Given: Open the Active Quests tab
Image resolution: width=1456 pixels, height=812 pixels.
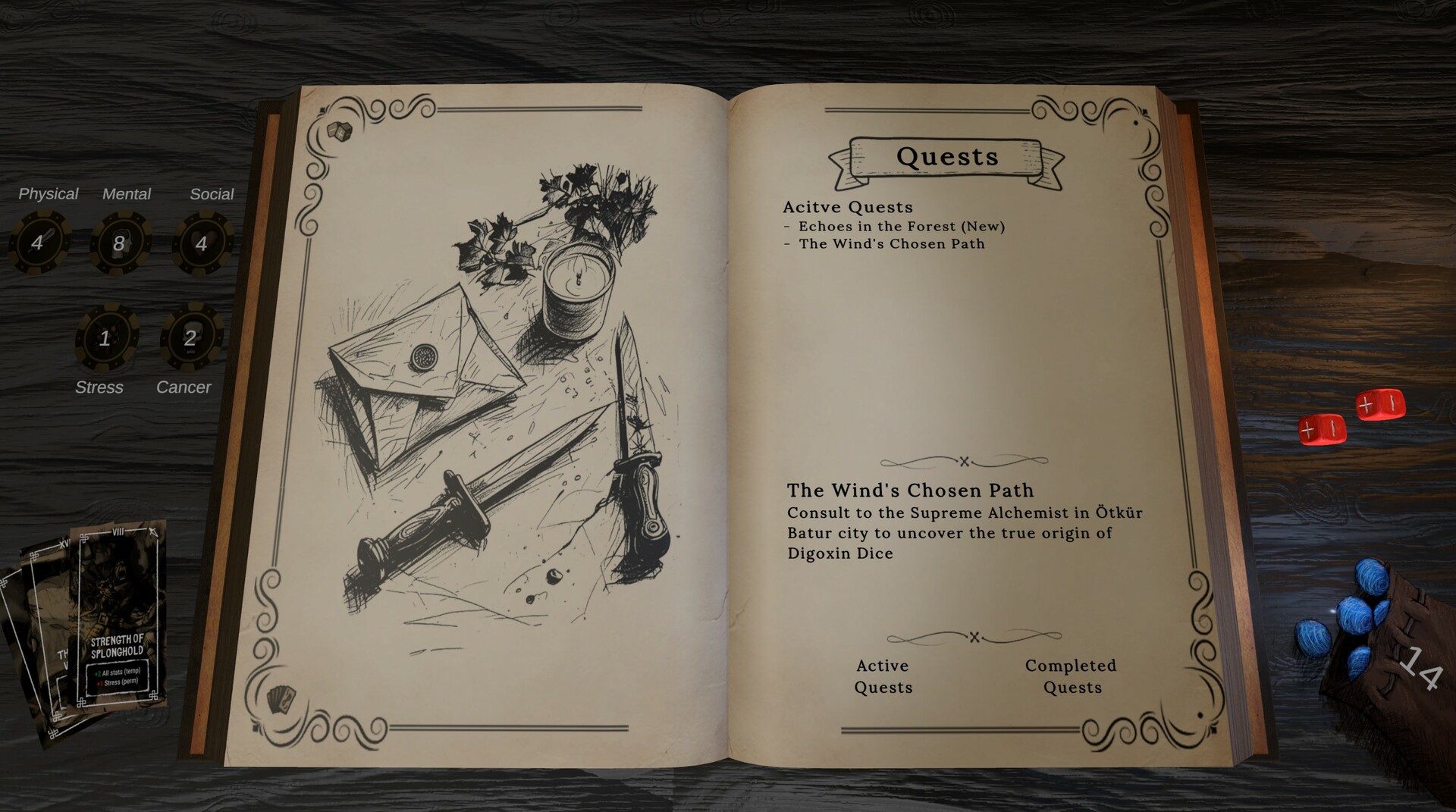Looking at the screenshot, I should 882,676.
